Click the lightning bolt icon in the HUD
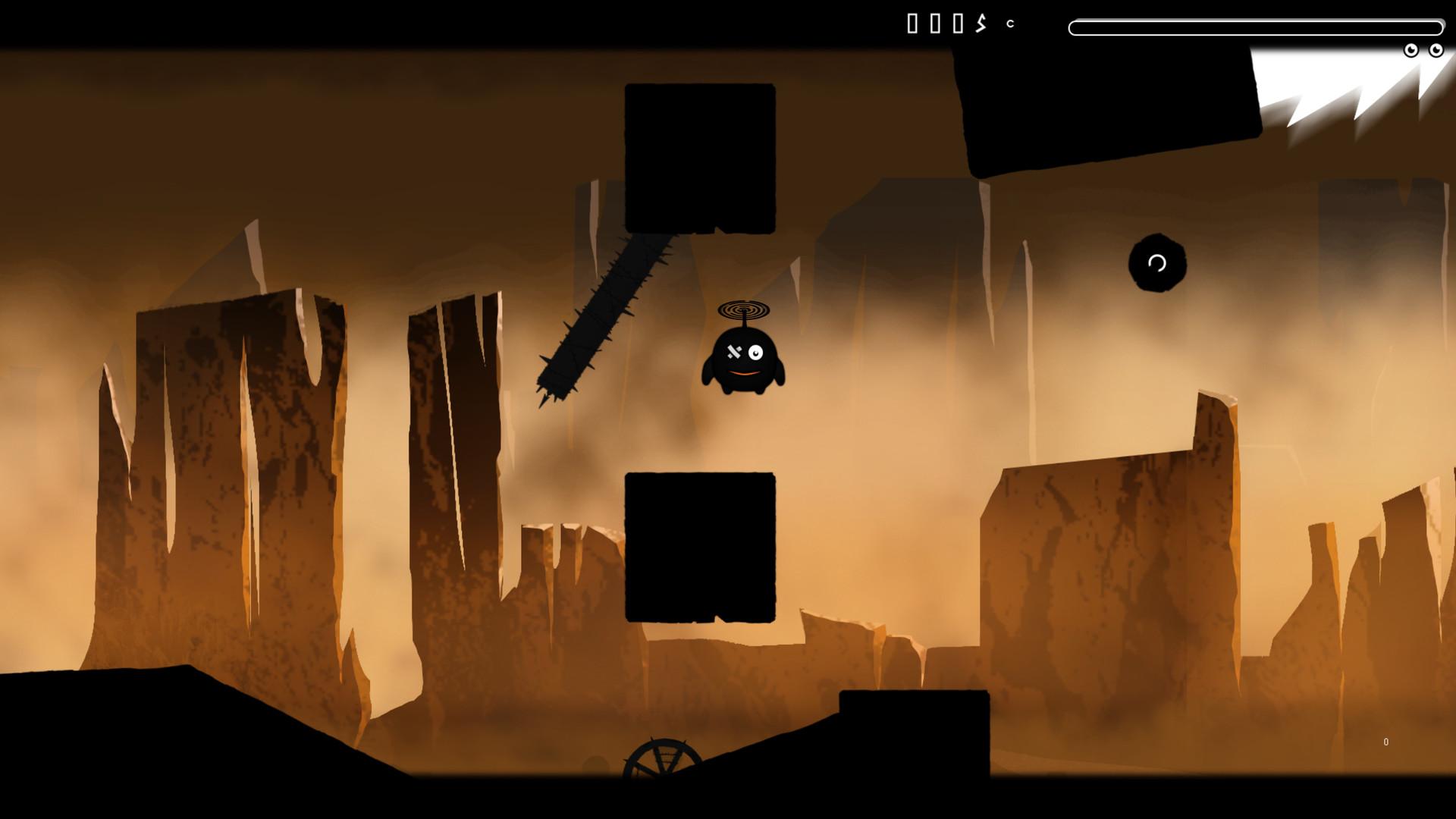 point(981,23)
